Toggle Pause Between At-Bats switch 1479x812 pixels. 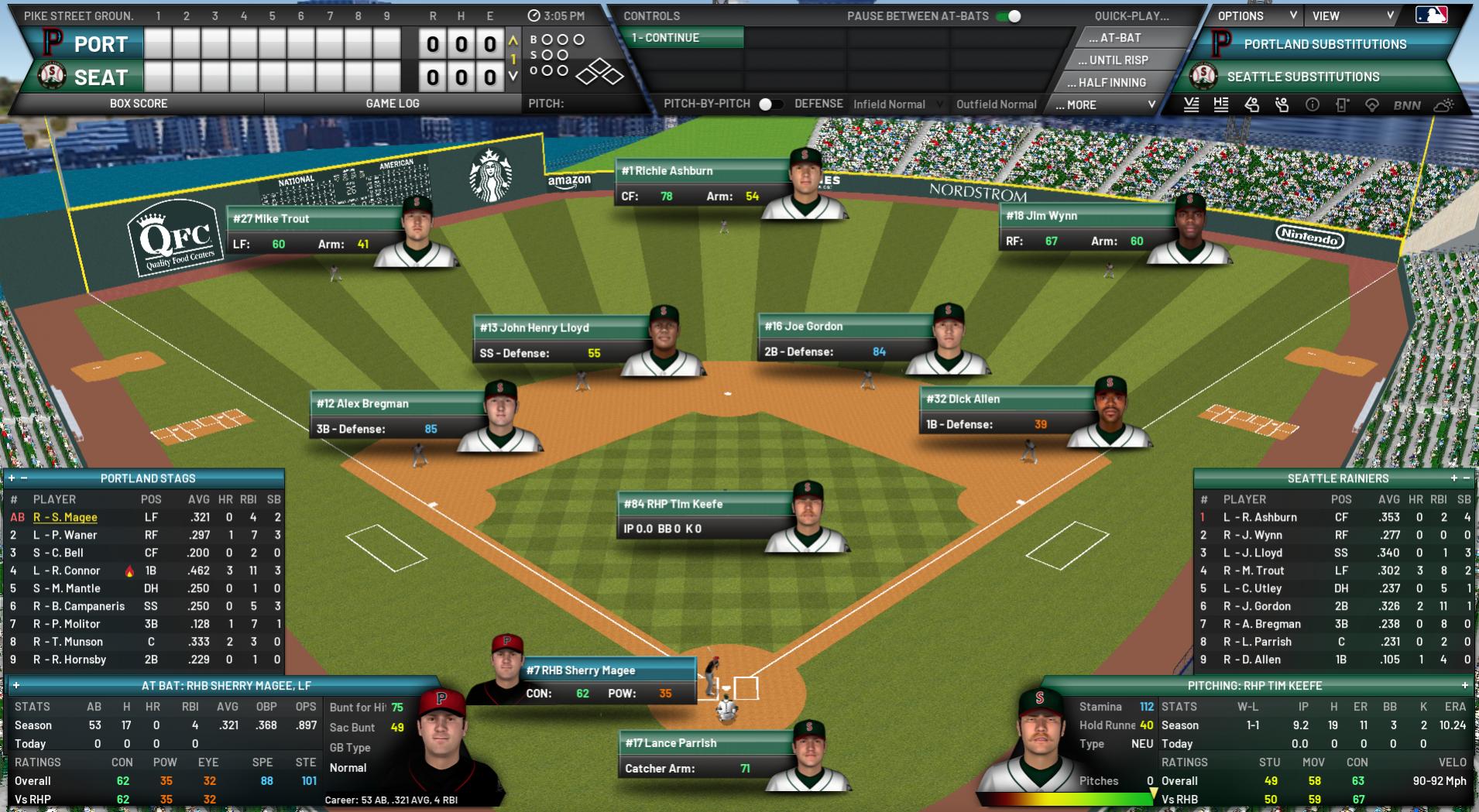(x=1008, y=16)
